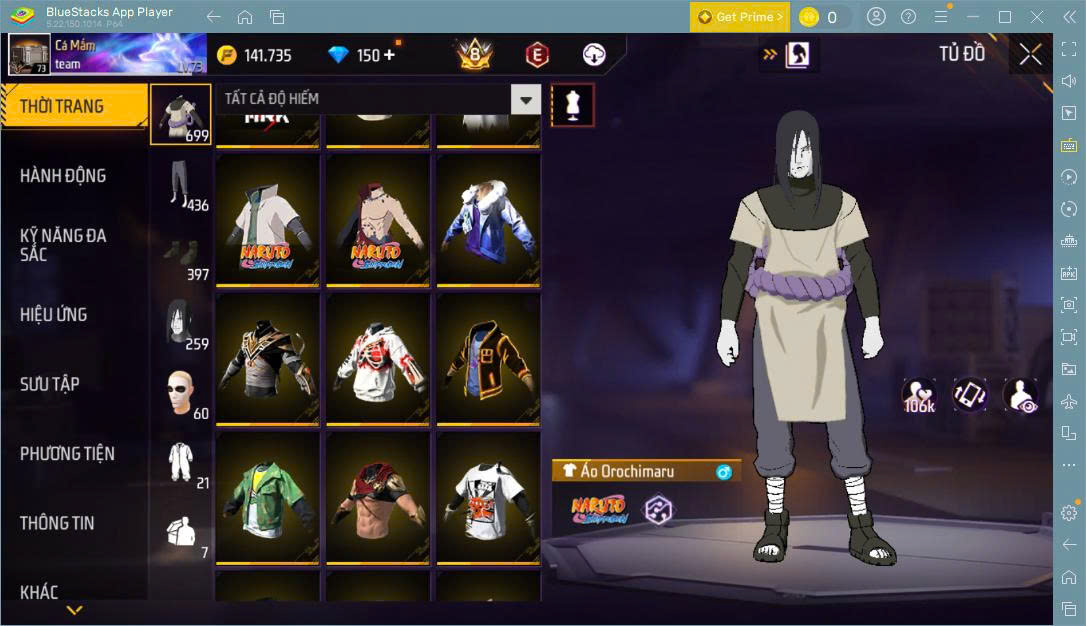The width and height of the screenshot is (1086, 626).
Task: Open the BlueStacks hamburger menu
Action: [941, 17]
